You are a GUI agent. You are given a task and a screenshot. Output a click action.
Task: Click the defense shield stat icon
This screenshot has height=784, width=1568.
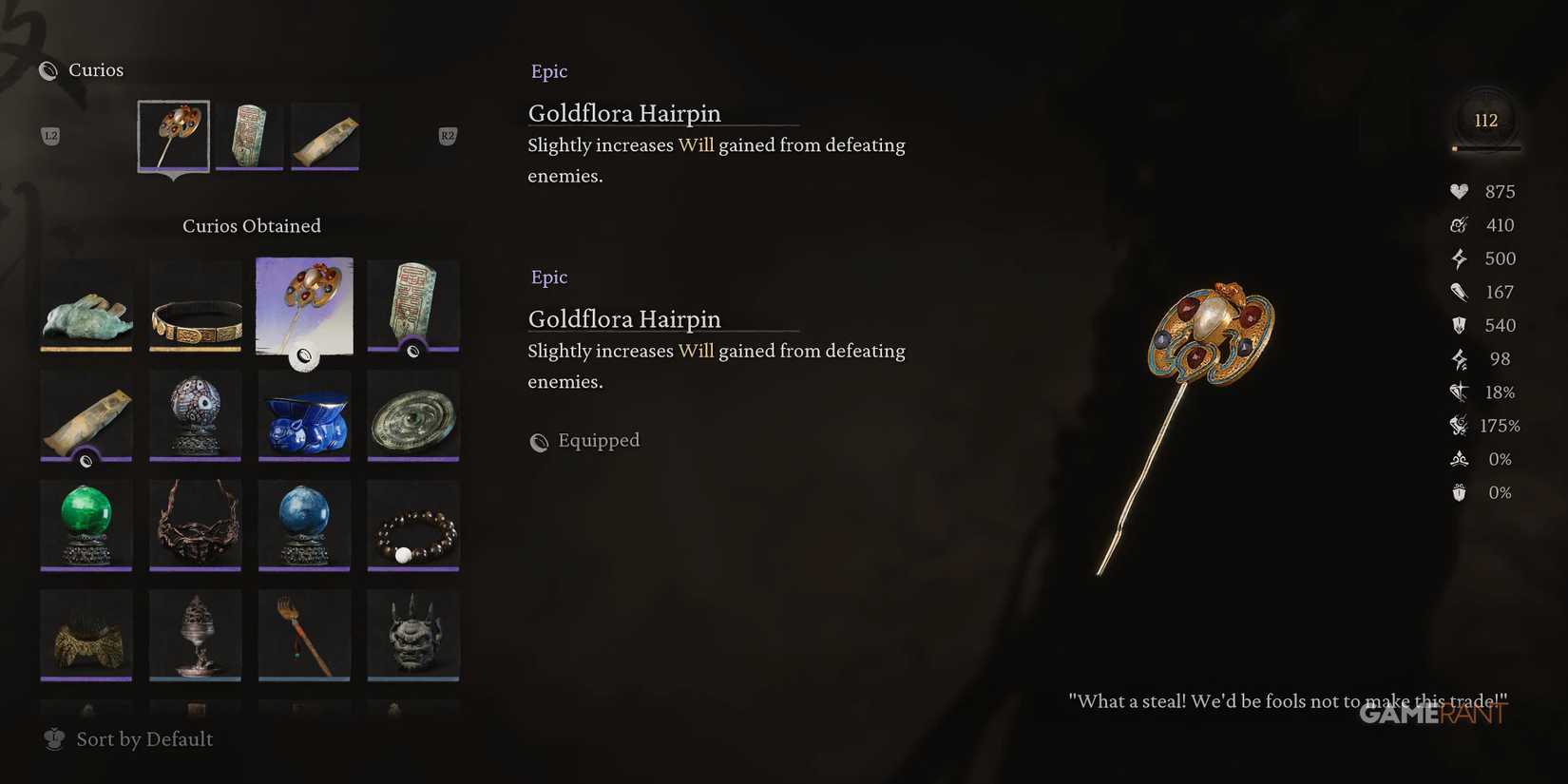point(1461,325)
